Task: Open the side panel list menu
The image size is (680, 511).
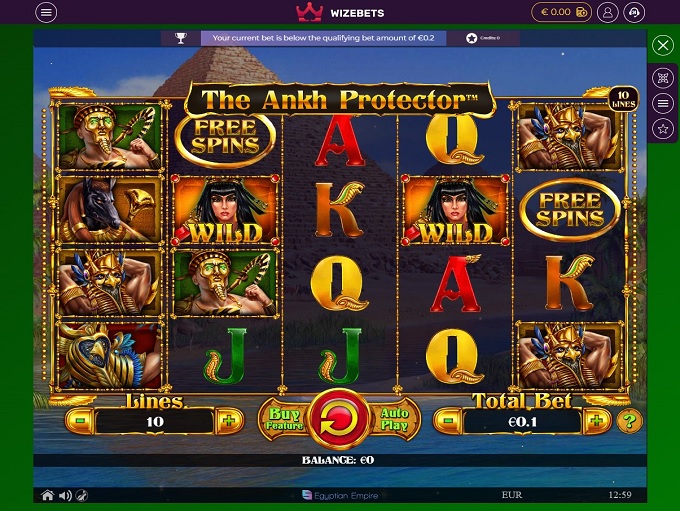Action: [662, 103]
